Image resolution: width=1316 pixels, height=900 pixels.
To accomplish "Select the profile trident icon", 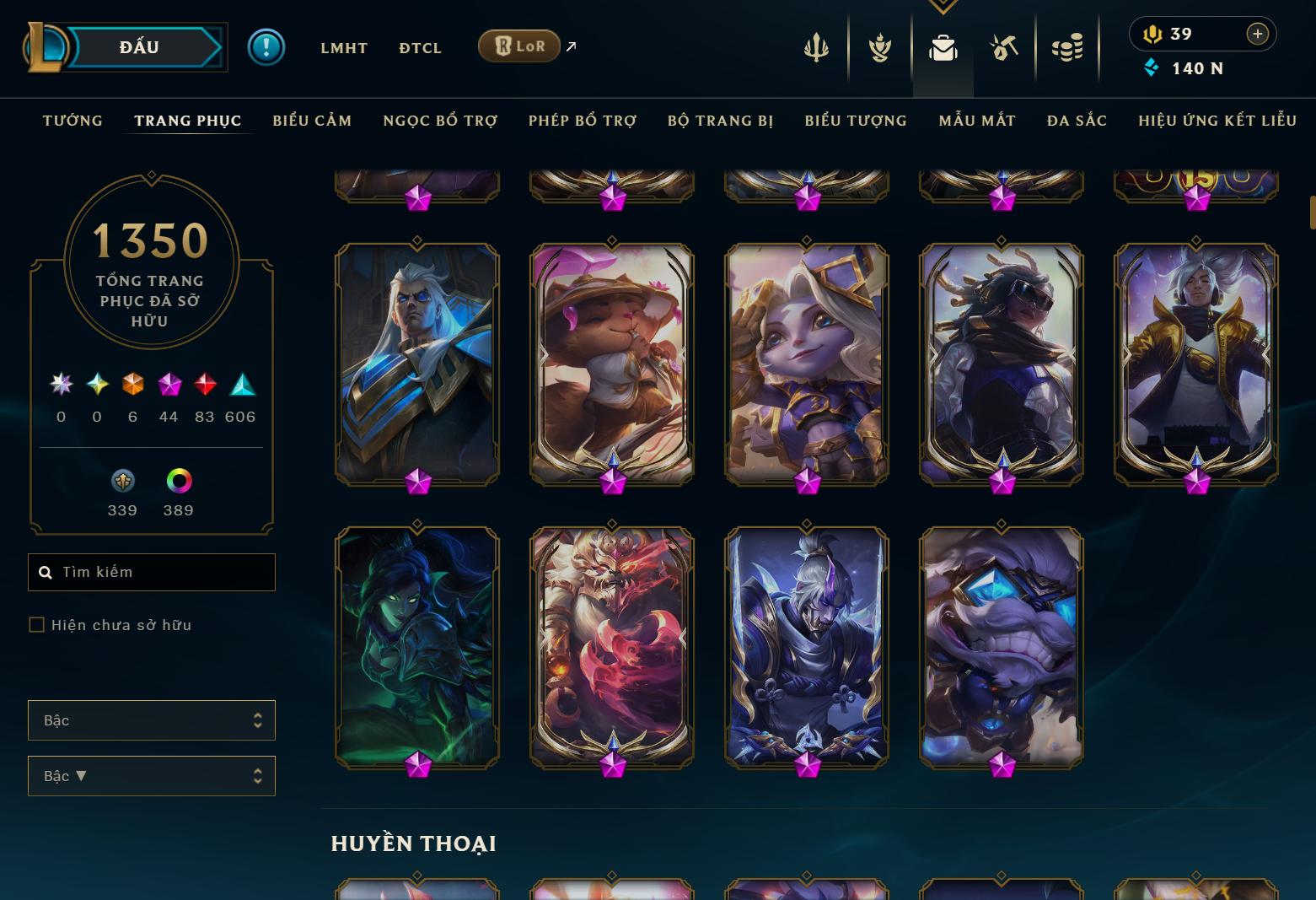I will (x=815, y=48).
